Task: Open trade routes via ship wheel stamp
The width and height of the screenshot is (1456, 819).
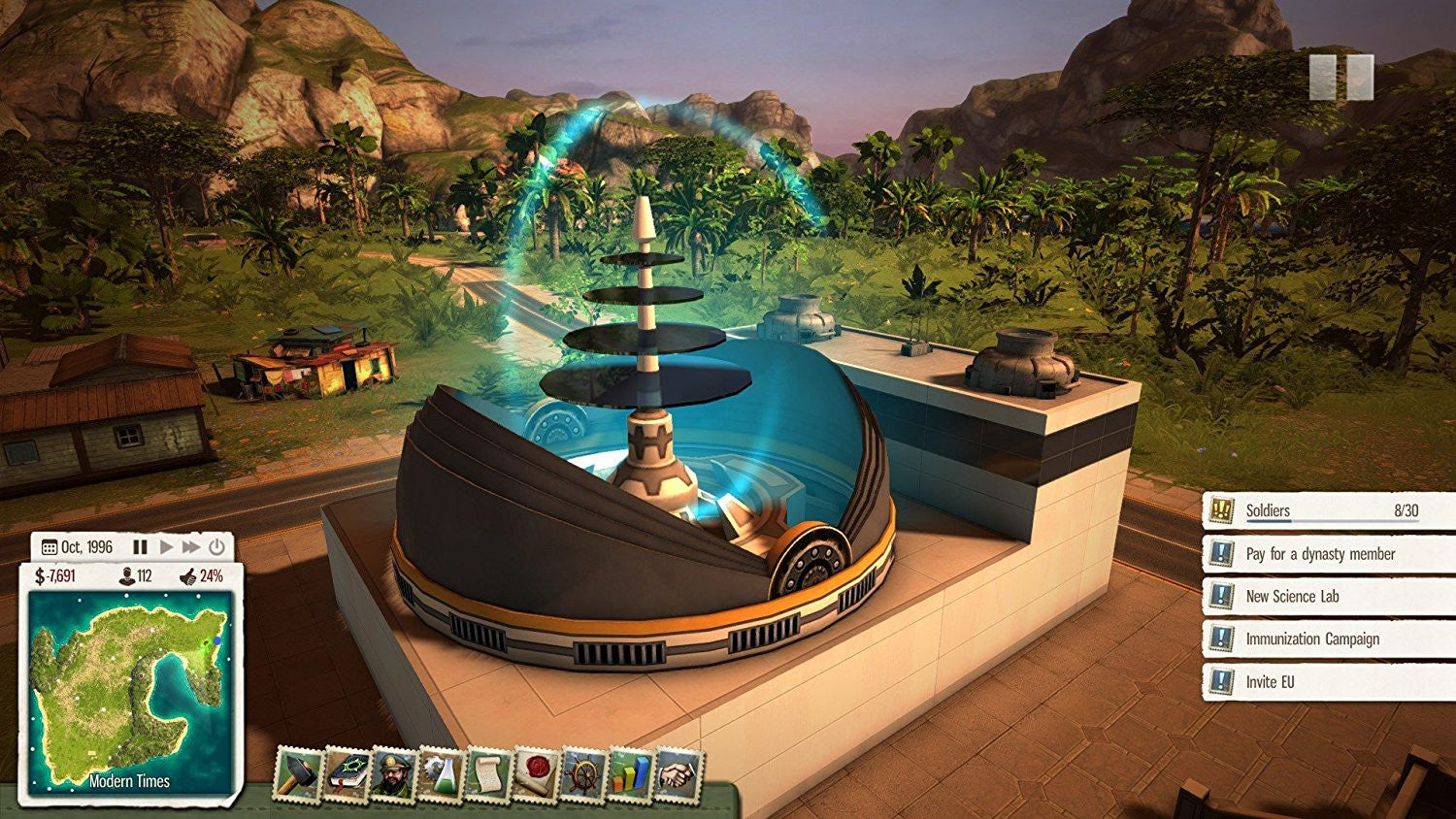Action: 582,774
